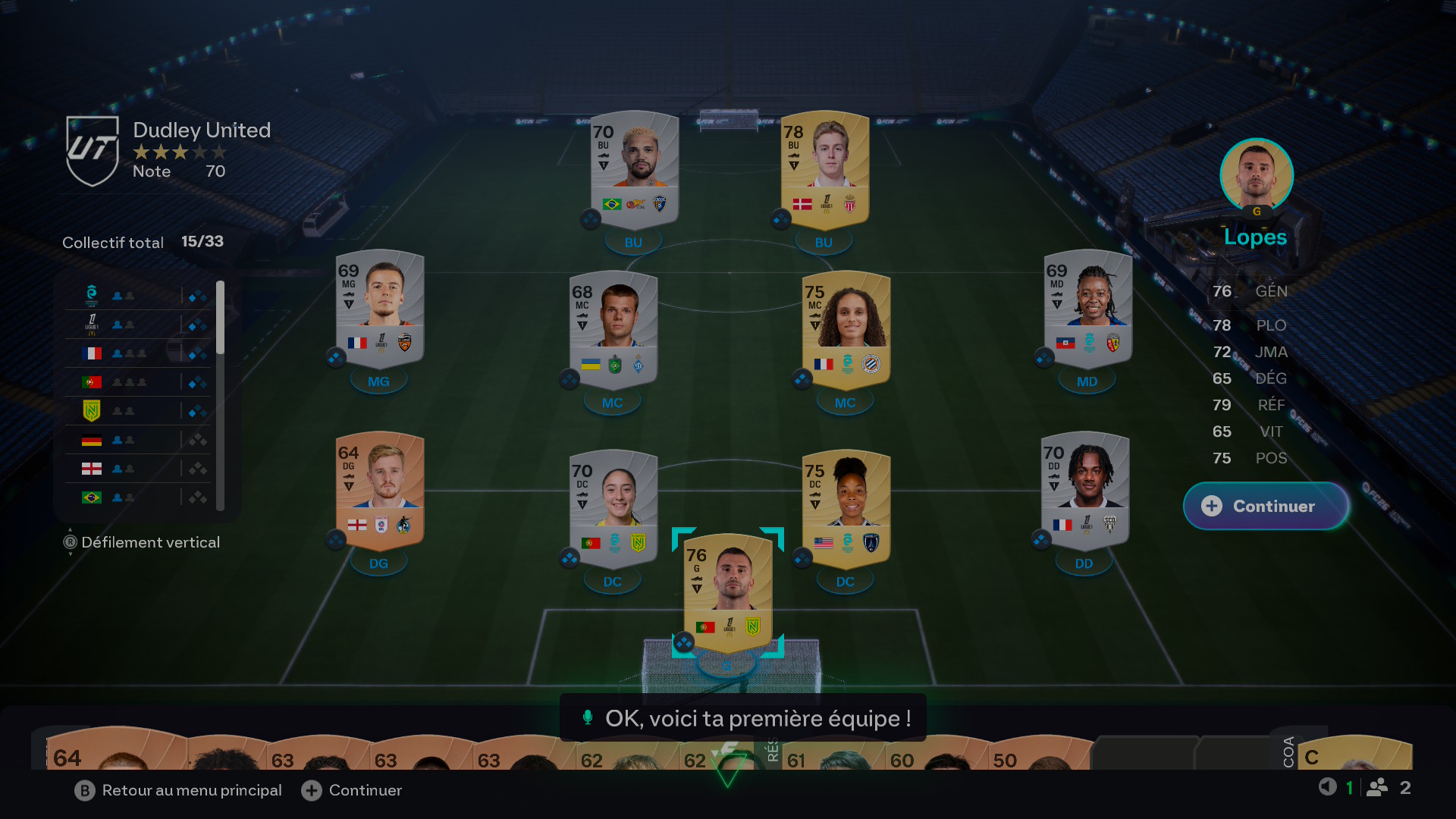The height and width of the screenshot is (819, 1456).
Task: Pick the 70-rated Portuguese DC card
Action: click(613, 509)
